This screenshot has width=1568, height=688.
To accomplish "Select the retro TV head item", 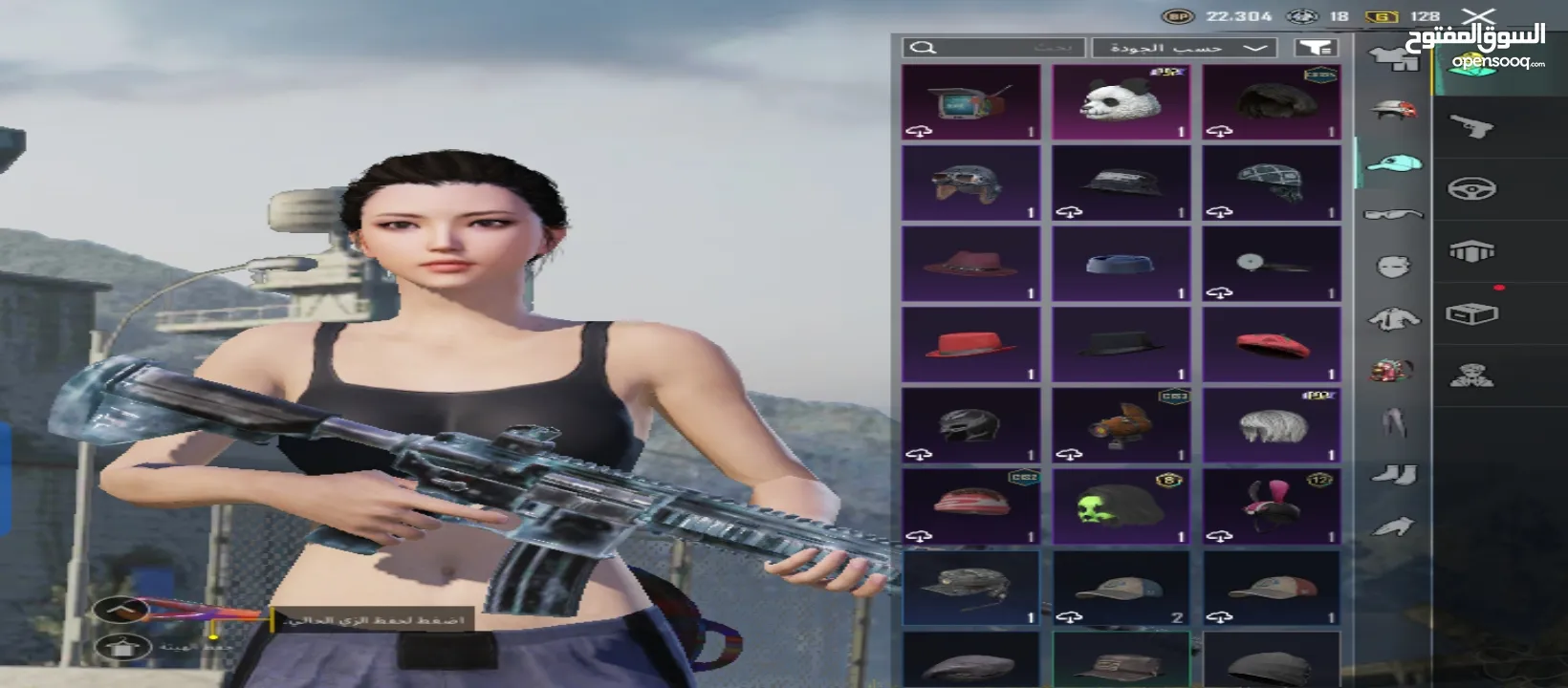I will tap(970, 102).
